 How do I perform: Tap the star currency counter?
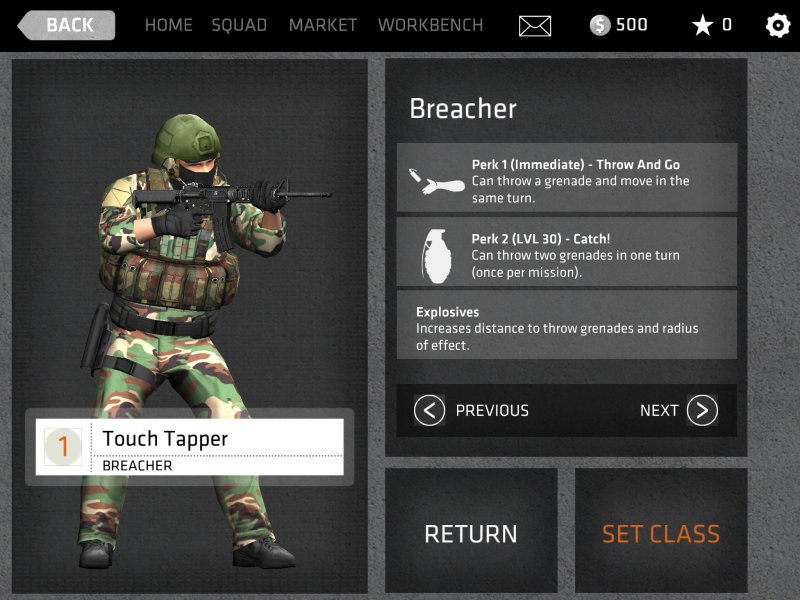coord(712,25)
